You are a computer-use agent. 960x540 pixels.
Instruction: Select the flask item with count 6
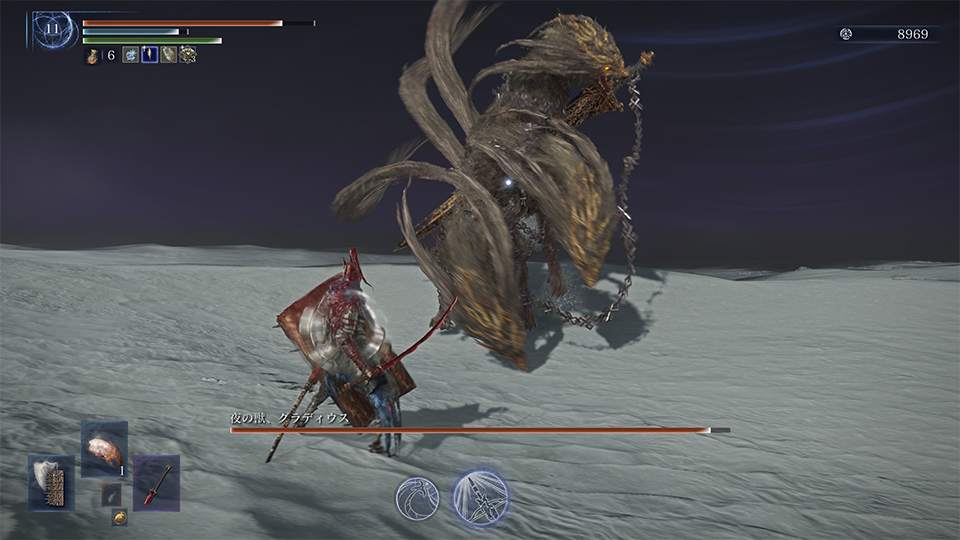coord(93,56)
